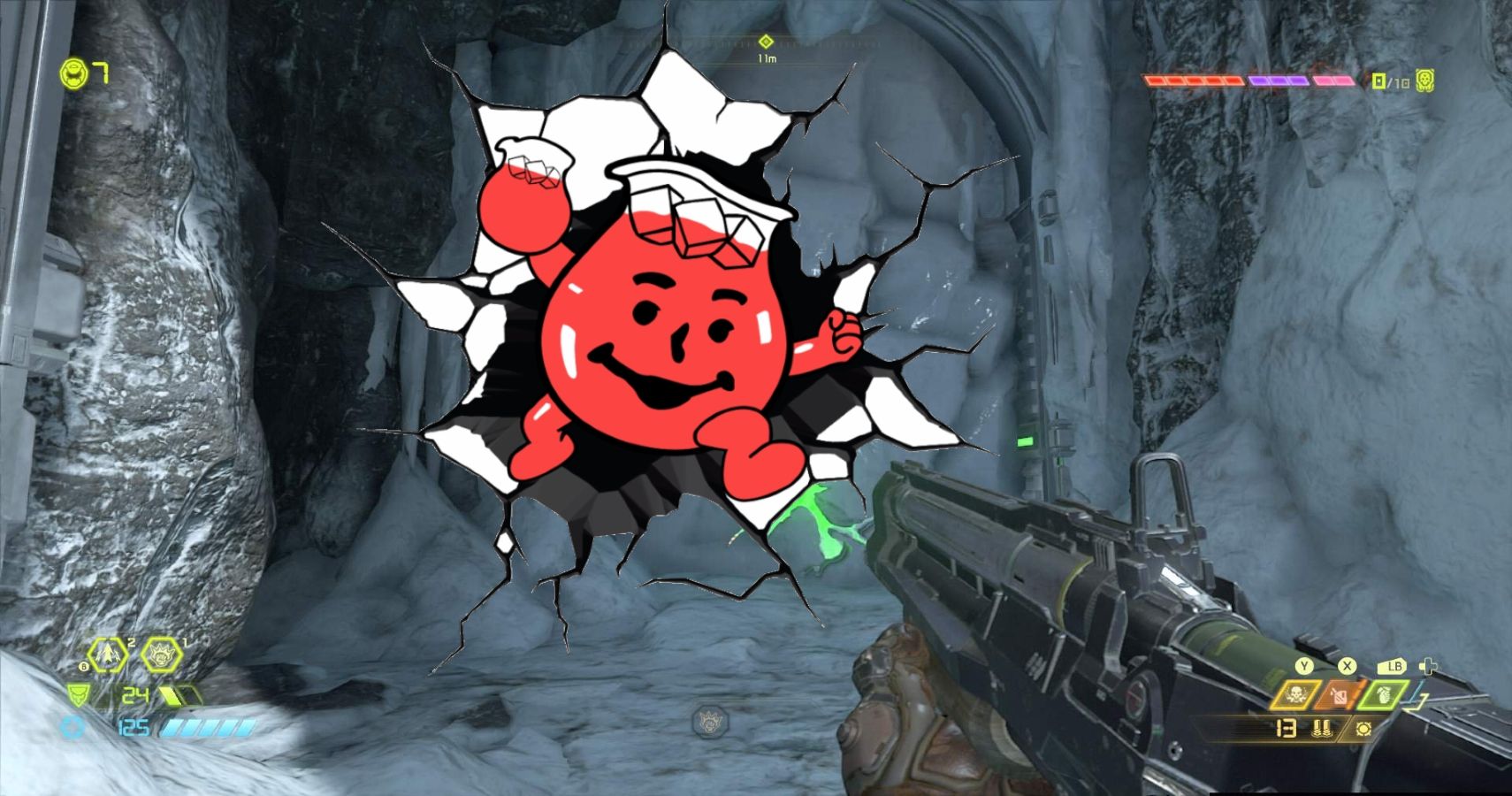The image size is (1512, 796).
Task: Click the blue health bar segments
Action: tap(206, 727)
